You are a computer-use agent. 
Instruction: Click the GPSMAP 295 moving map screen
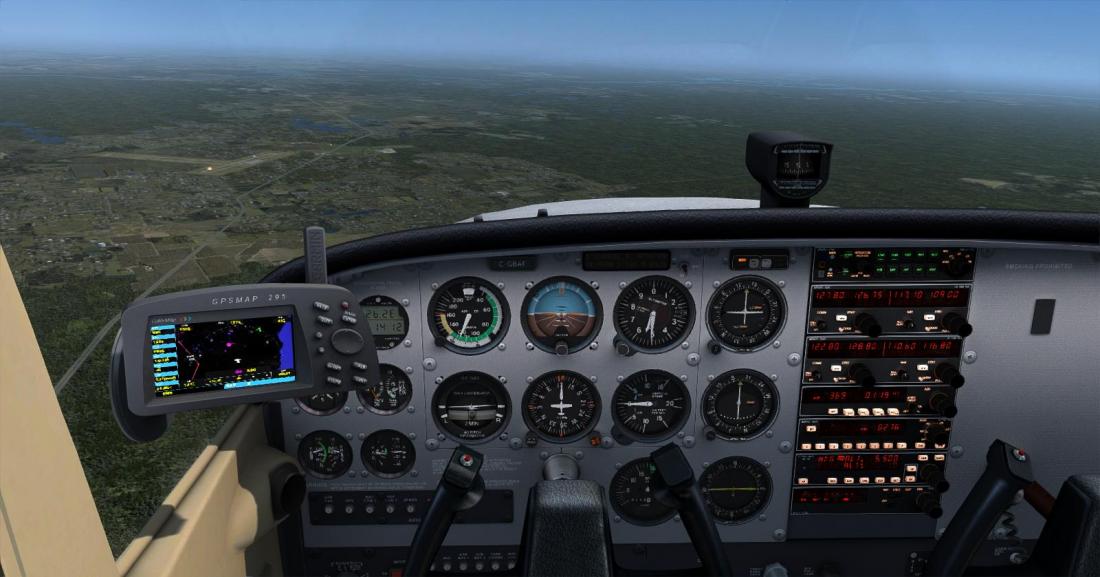[x=222, y=352]
